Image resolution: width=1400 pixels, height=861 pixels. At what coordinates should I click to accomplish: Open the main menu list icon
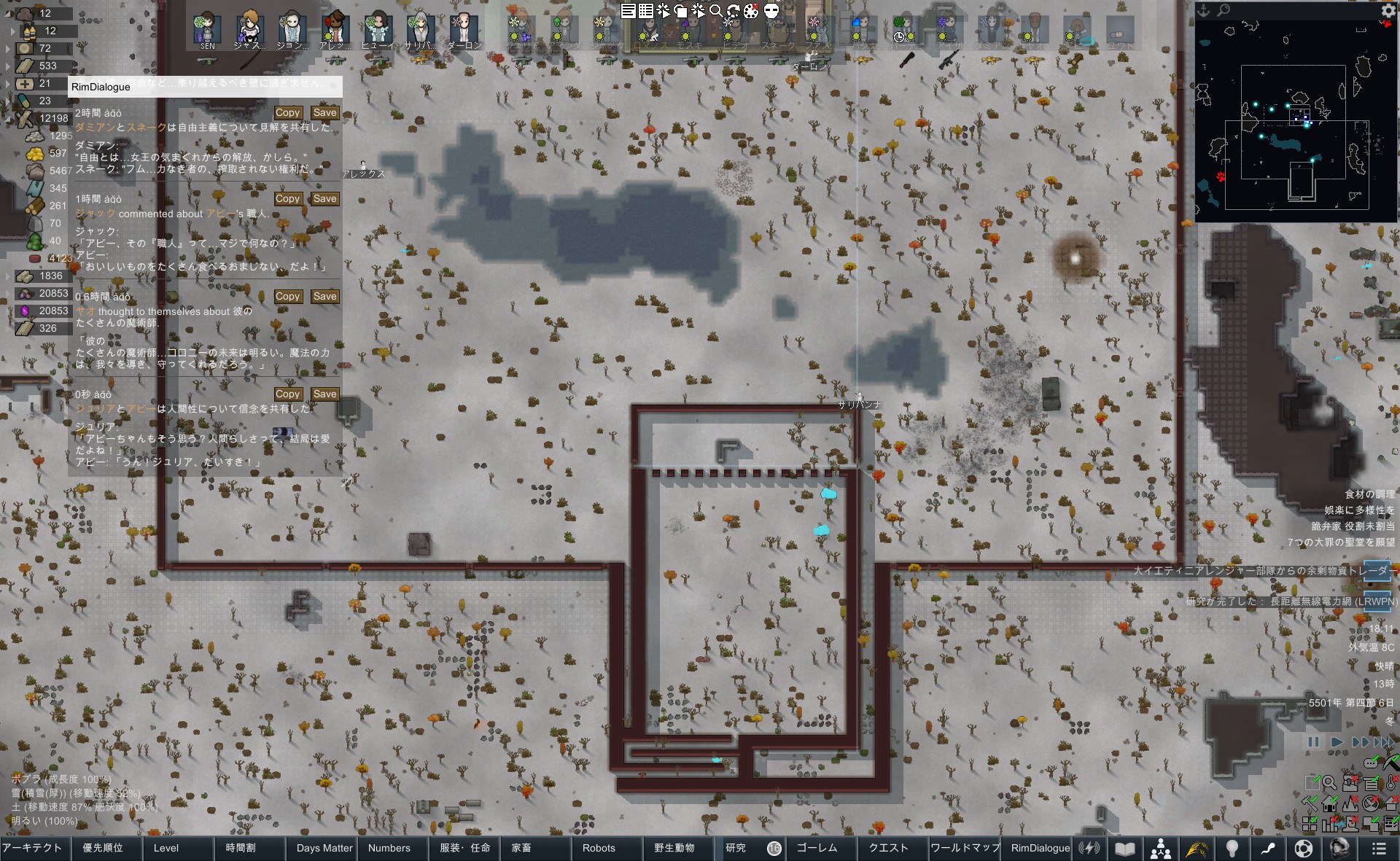tap(1378, 849)
